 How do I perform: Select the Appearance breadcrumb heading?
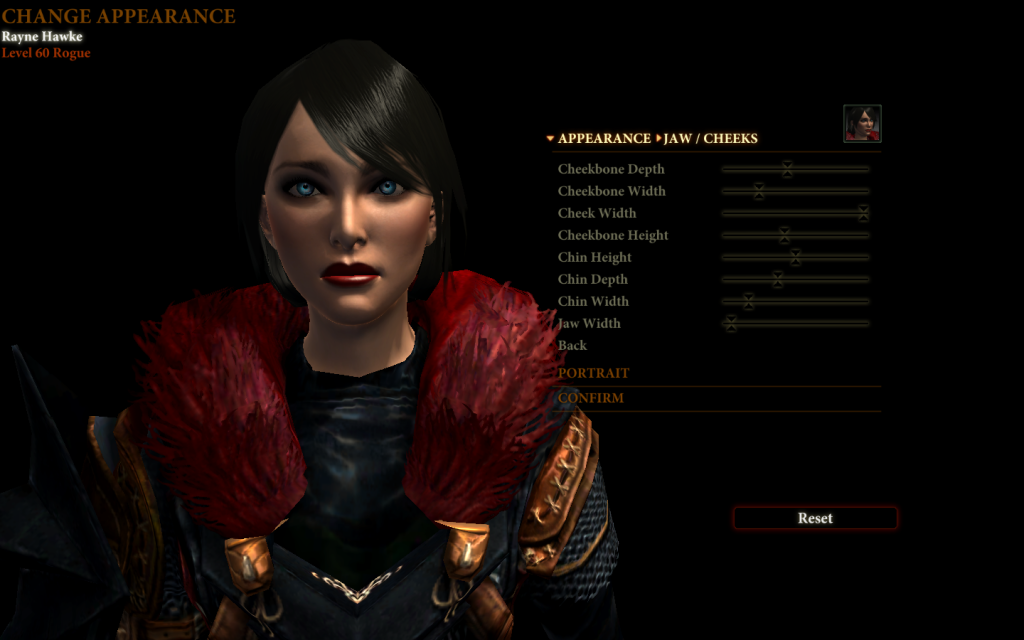pyautogui.click(x=604, y=138)
